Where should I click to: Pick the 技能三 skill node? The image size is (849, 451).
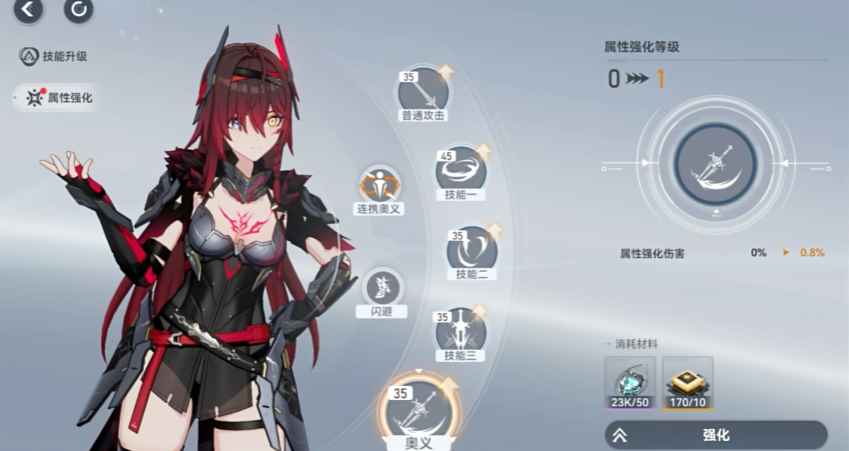tap(460, 330)
